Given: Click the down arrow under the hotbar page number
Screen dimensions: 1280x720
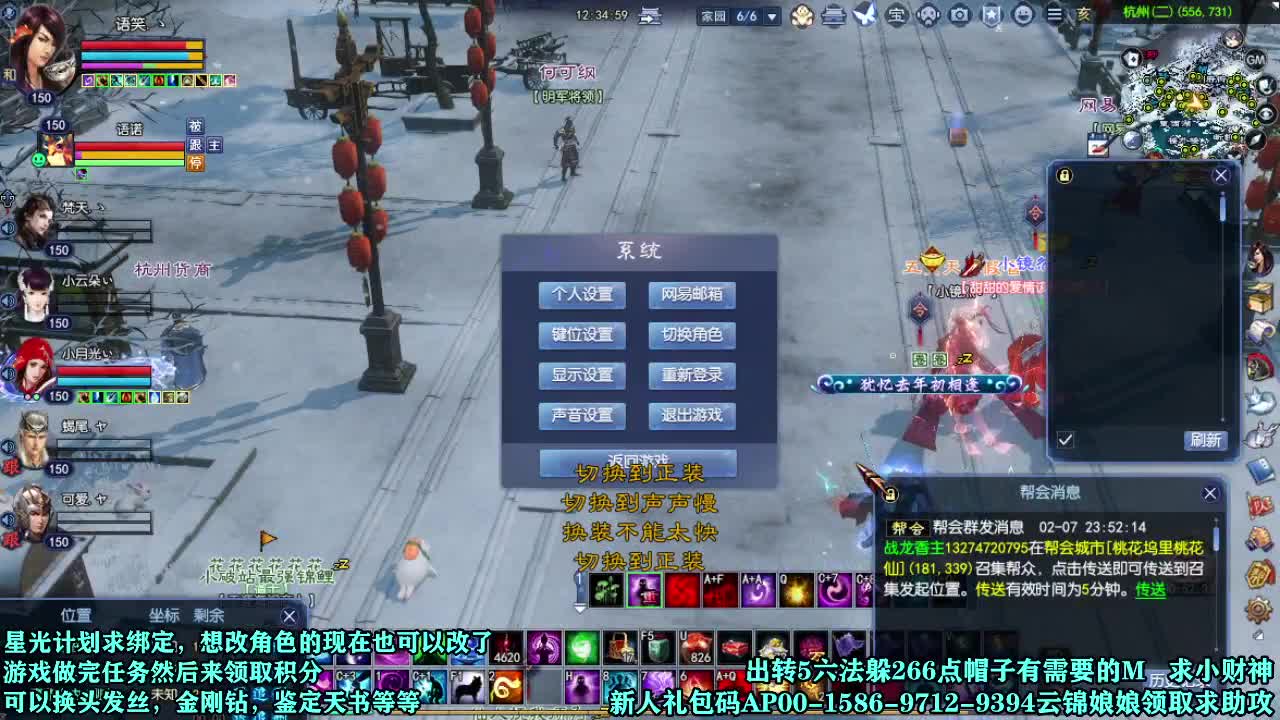Looking at the screenshot, I should (580, 609).
